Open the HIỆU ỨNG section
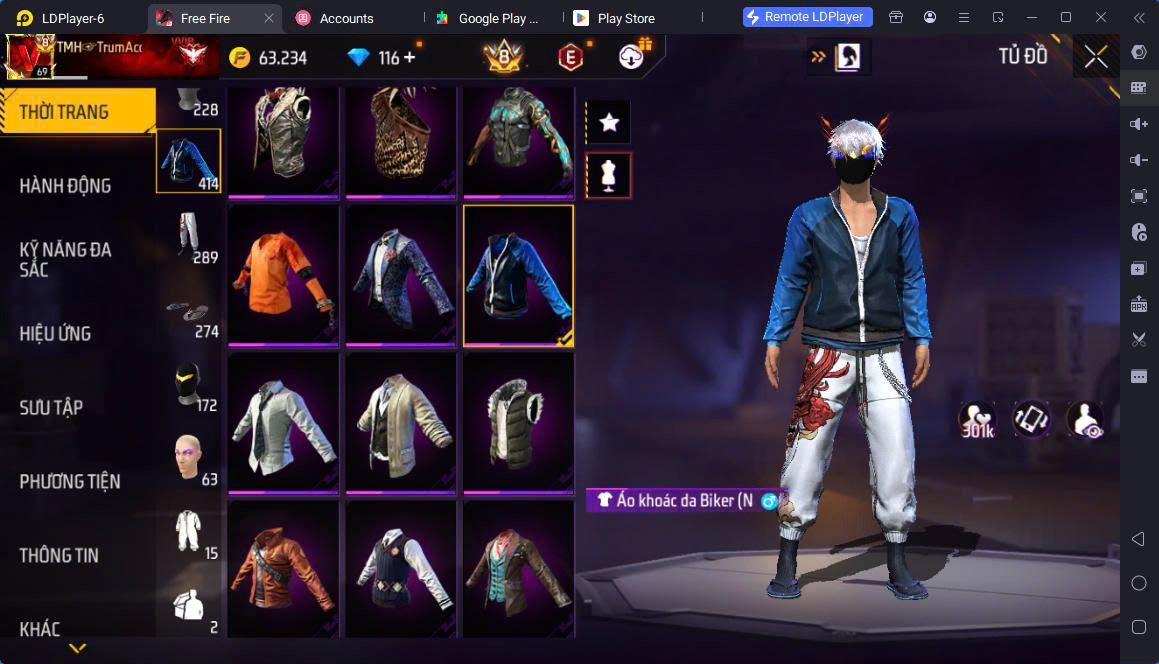Viewport: 1159px width, 664px height. point(56,333)
